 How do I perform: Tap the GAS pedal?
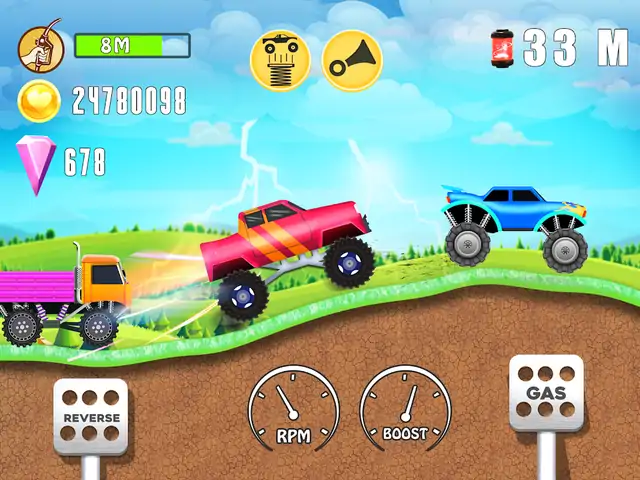[x=546, y=394]
